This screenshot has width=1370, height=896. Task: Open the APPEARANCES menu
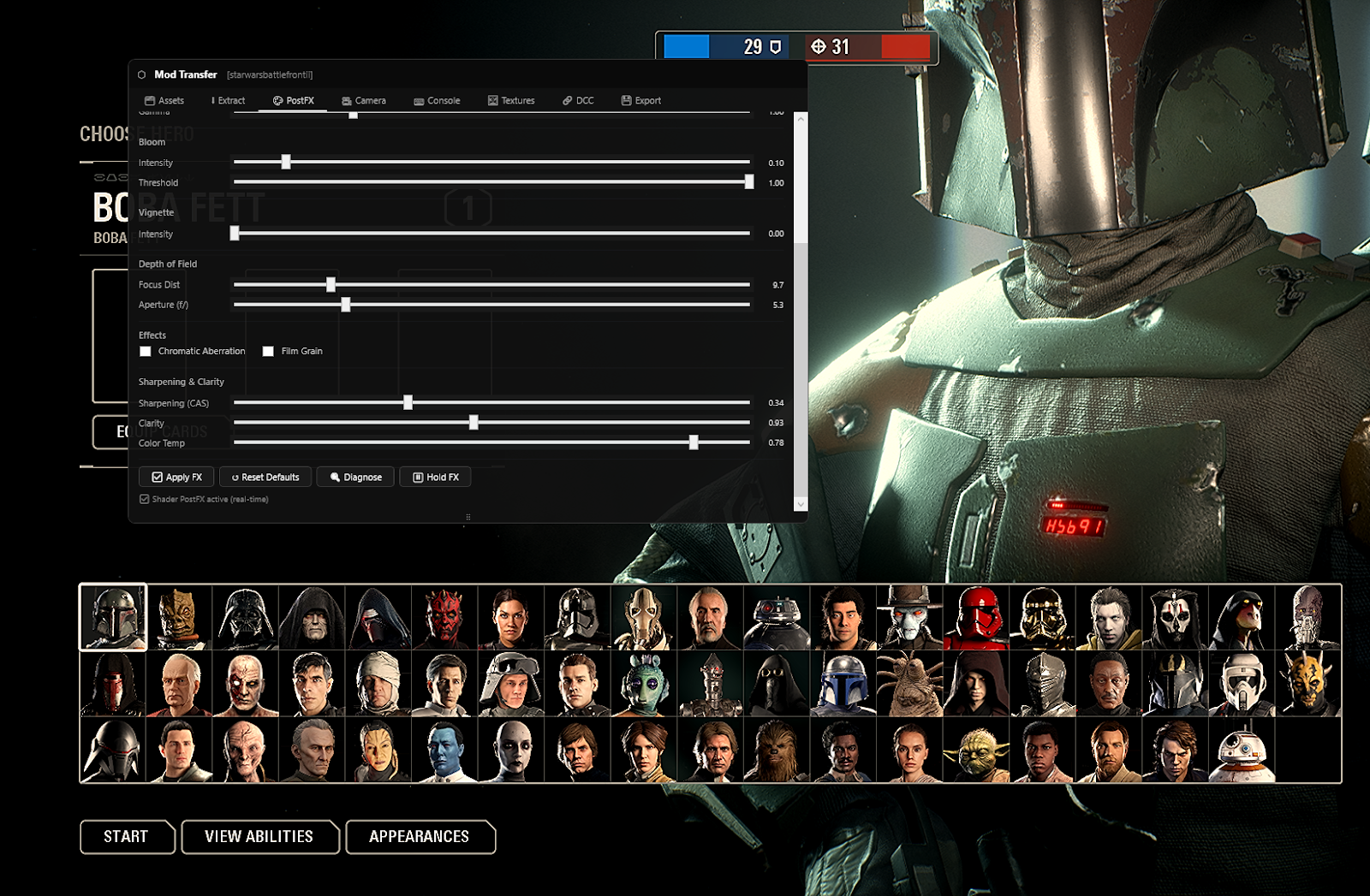[420, 837]
